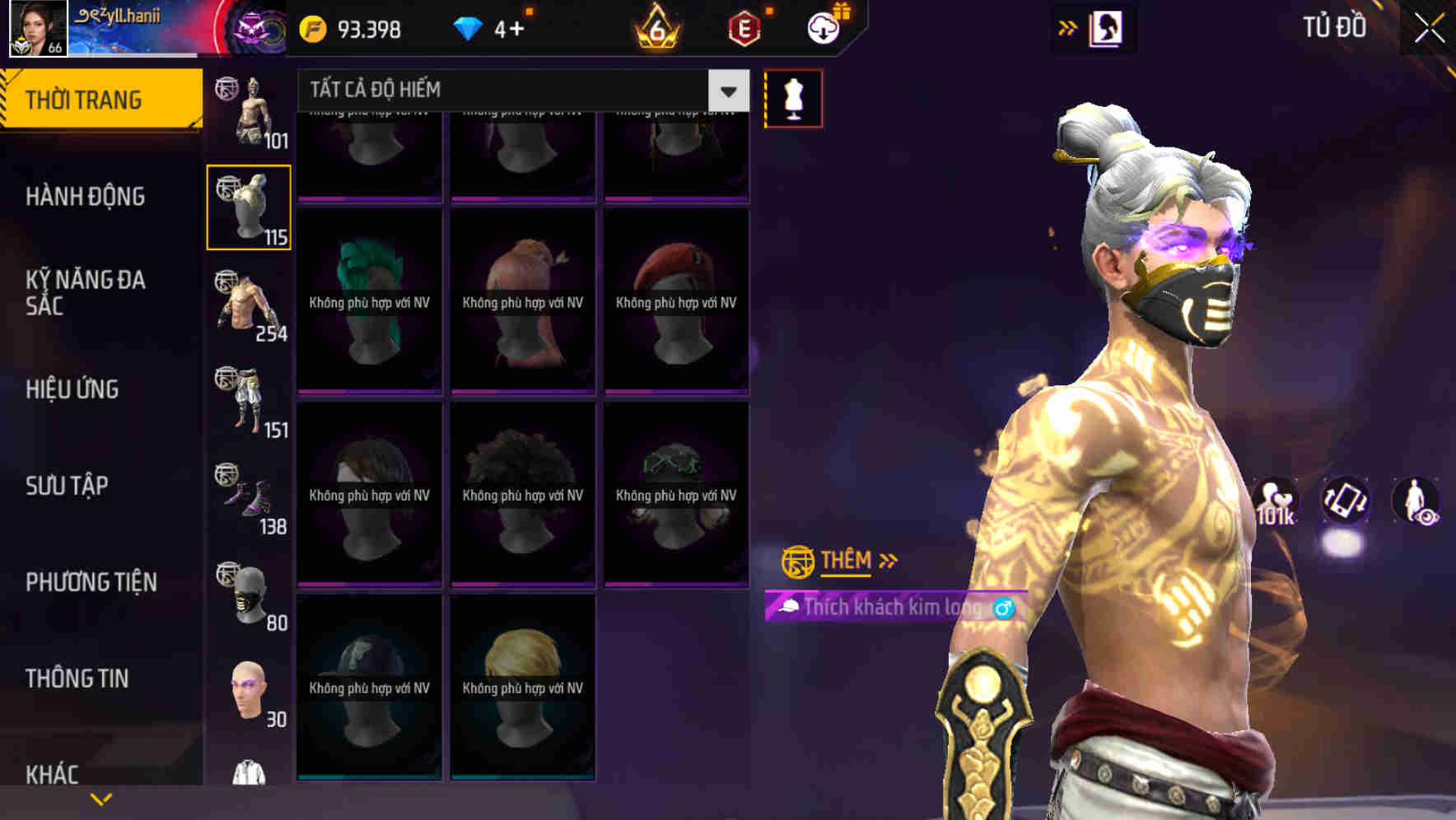Click the mannequin try-on icon

click(793, 96)
